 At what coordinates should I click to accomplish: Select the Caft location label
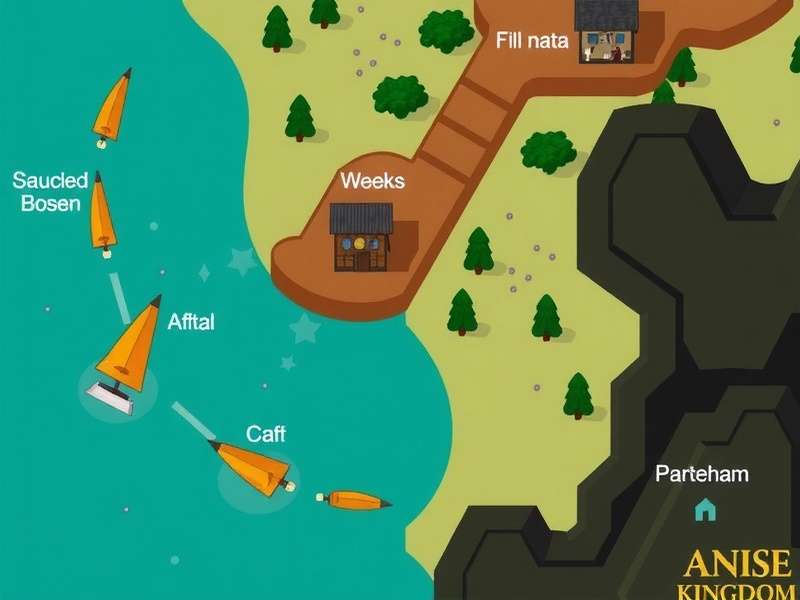coord(266,434)
